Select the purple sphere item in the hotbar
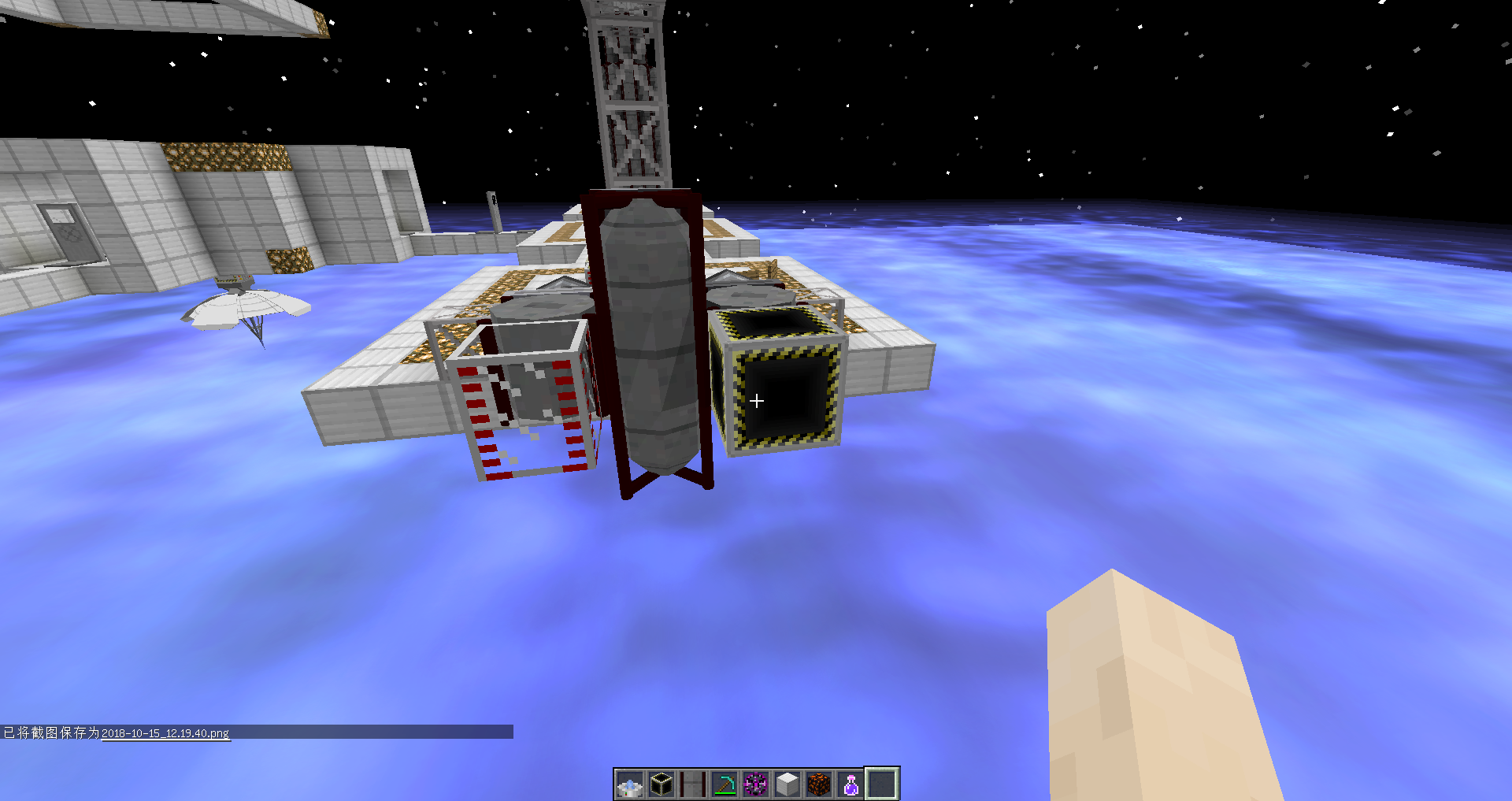 click(756, 781)
